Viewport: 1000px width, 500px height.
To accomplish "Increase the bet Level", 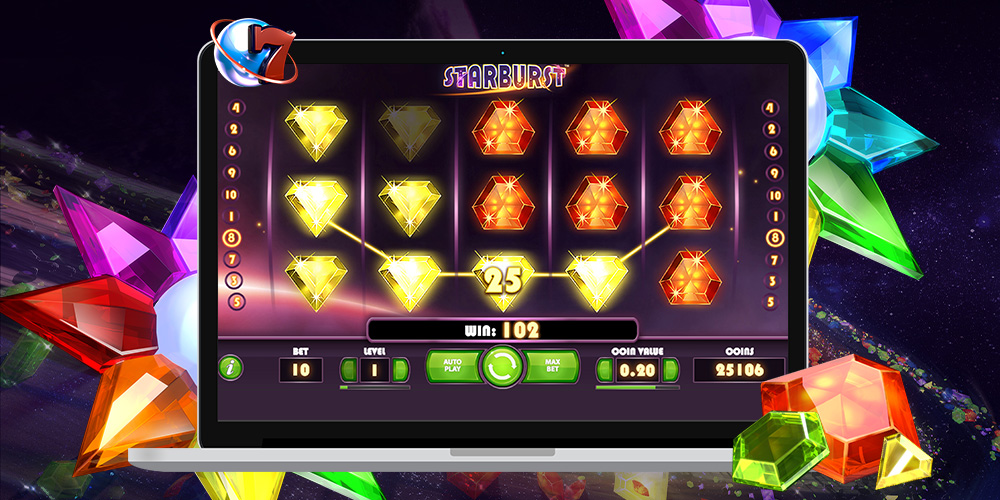I will pos(401,370).
